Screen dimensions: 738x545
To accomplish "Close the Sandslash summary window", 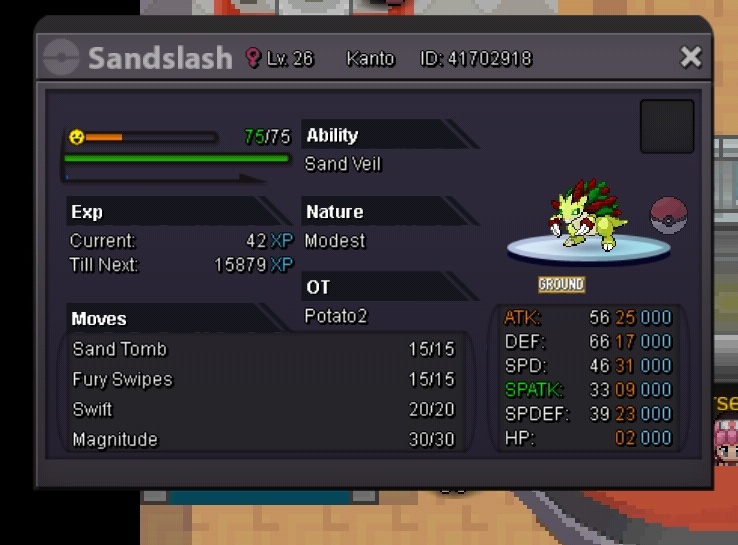I will [691, 57].
